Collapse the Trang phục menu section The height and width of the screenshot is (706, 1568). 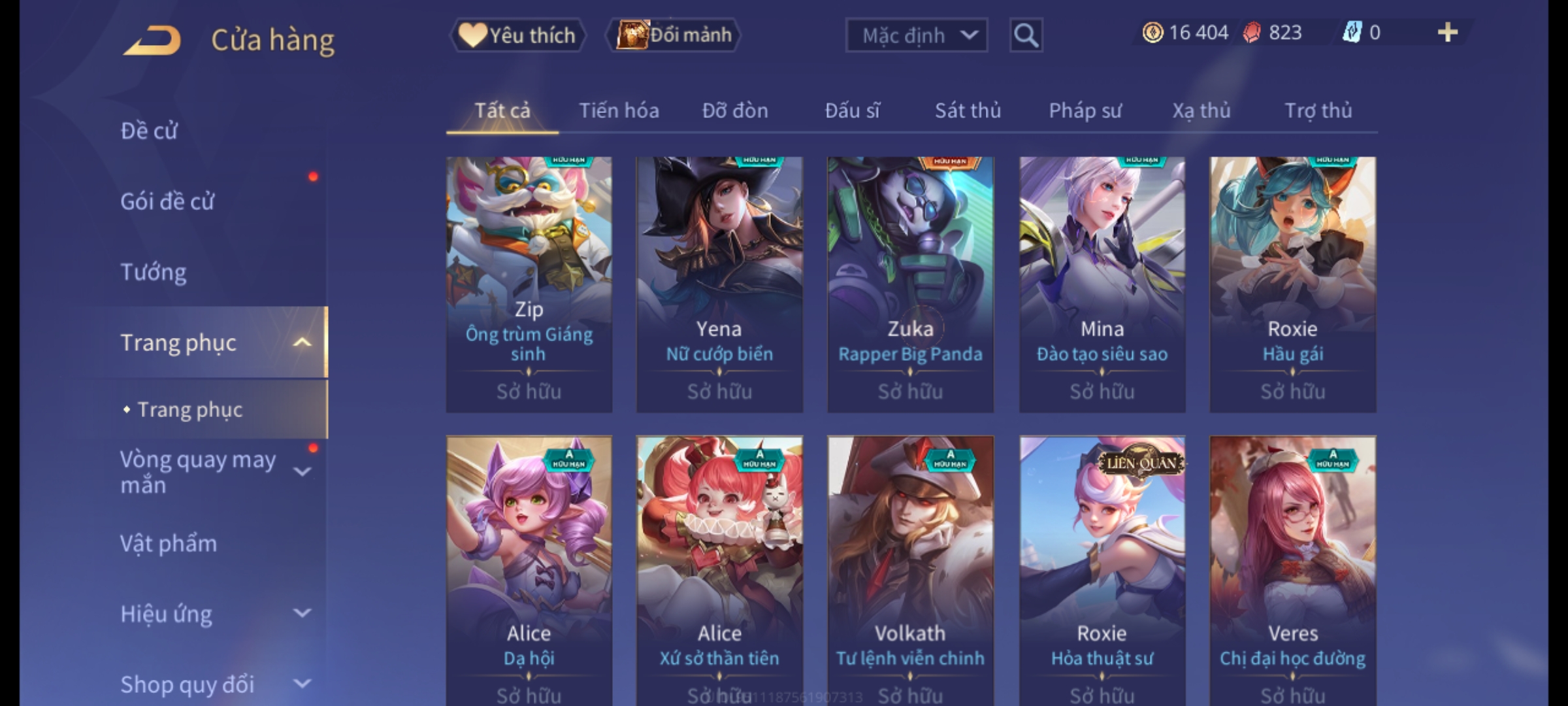coord(302,343)
